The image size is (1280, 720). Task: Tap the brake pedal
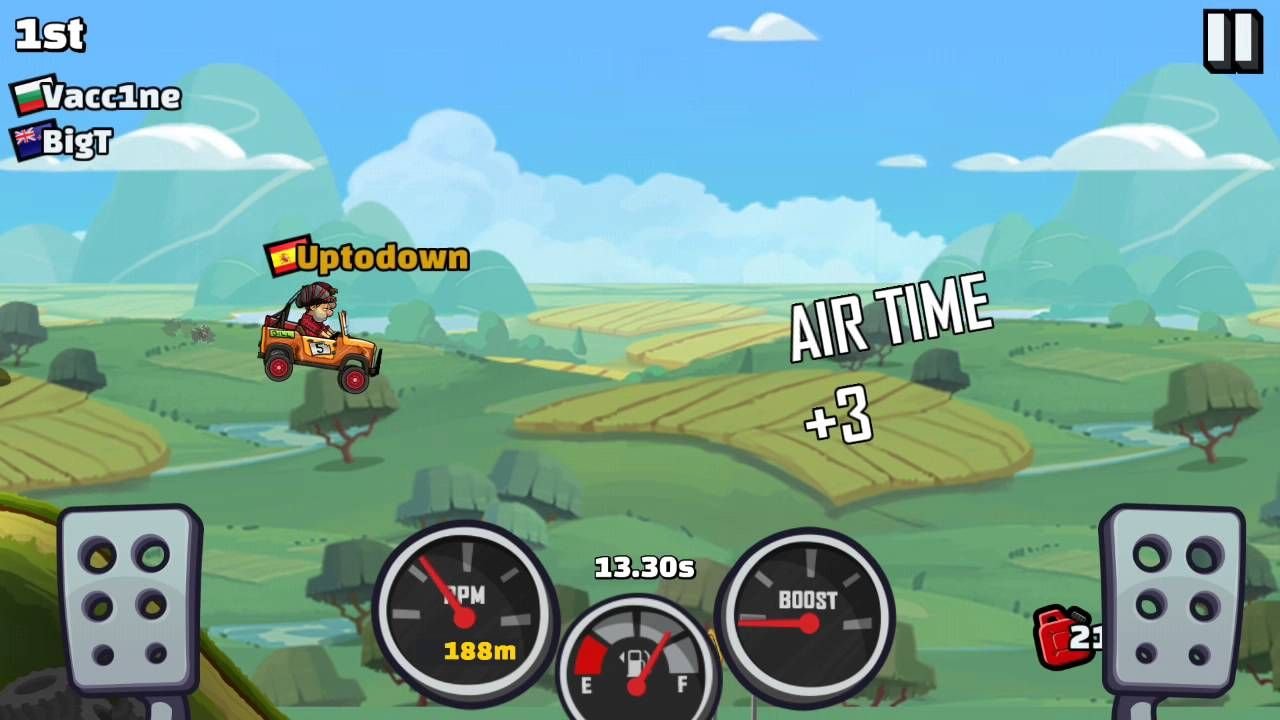[x=128, y=600]
